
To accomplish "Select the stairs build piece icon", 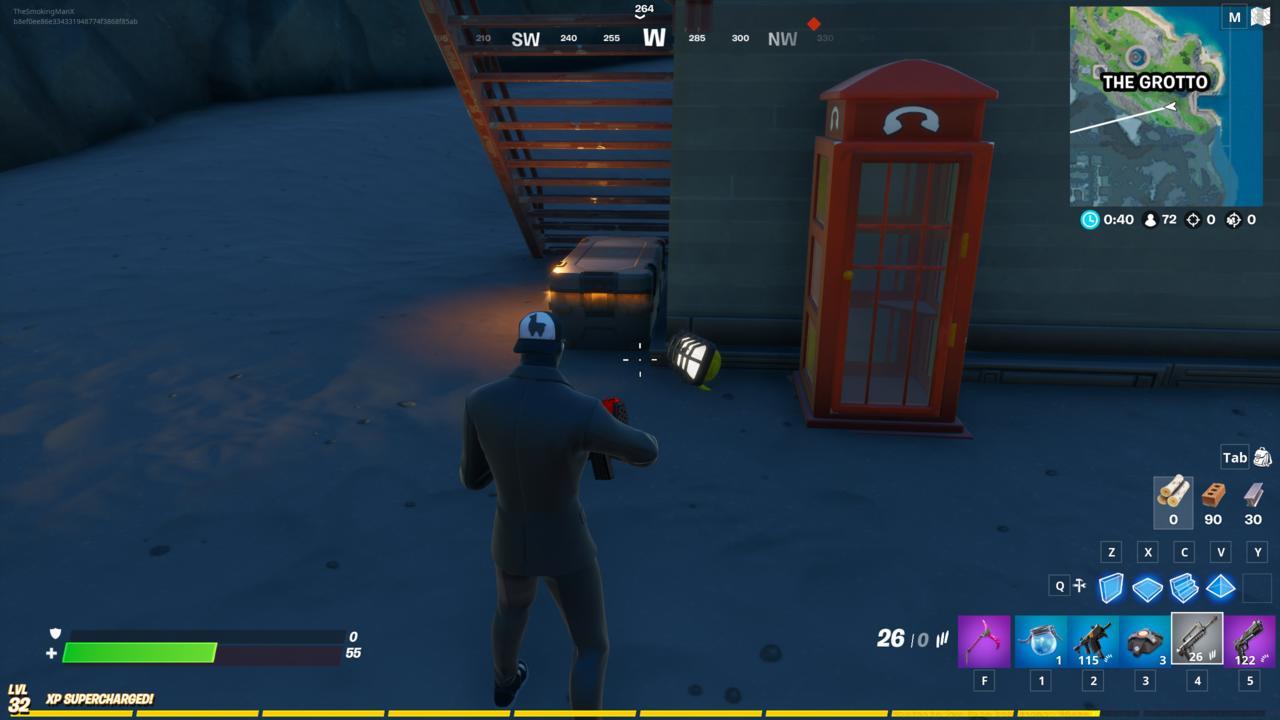I will click(x=1183, y=585).
